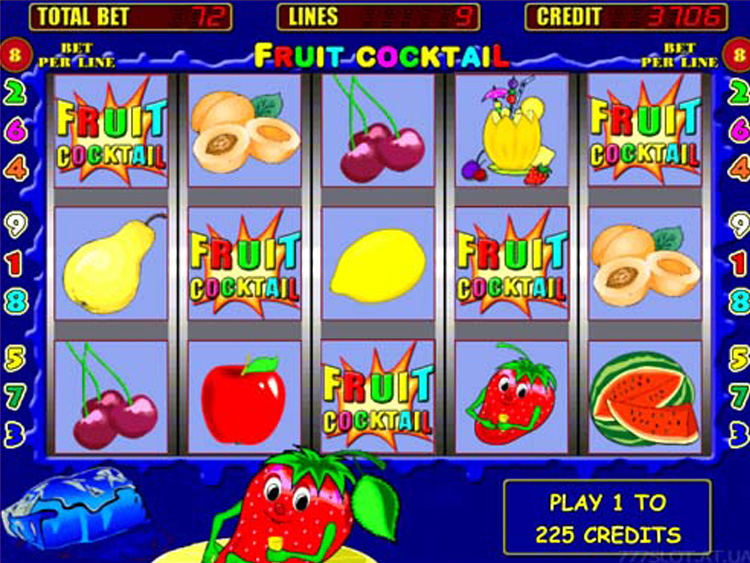Viewport: 750px width, 563px height.
Task: Select payline 6 marker on the right edge
Action: 739,130
